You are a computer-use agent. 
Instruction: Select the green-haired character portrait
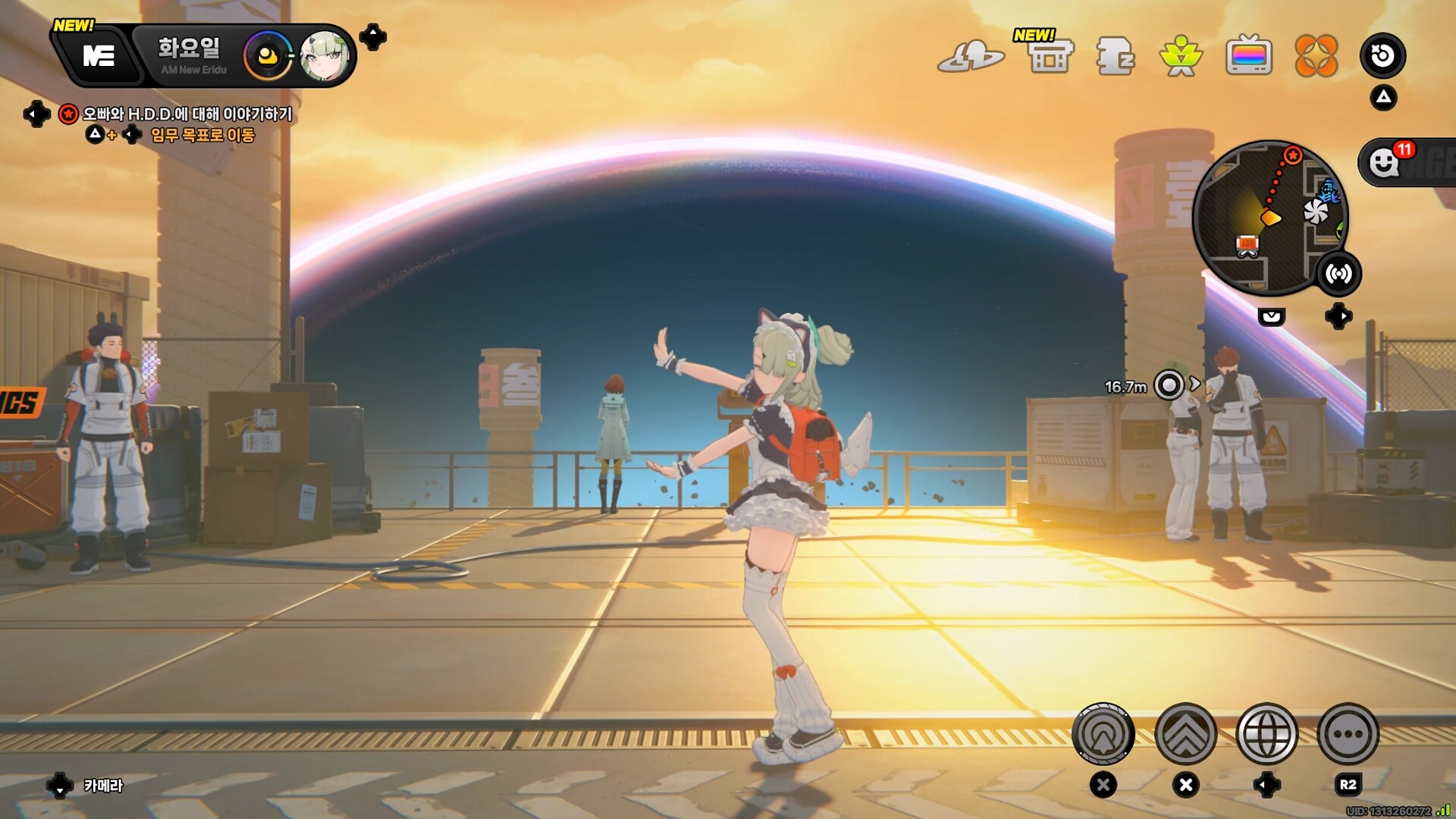(x=325, y=56)
